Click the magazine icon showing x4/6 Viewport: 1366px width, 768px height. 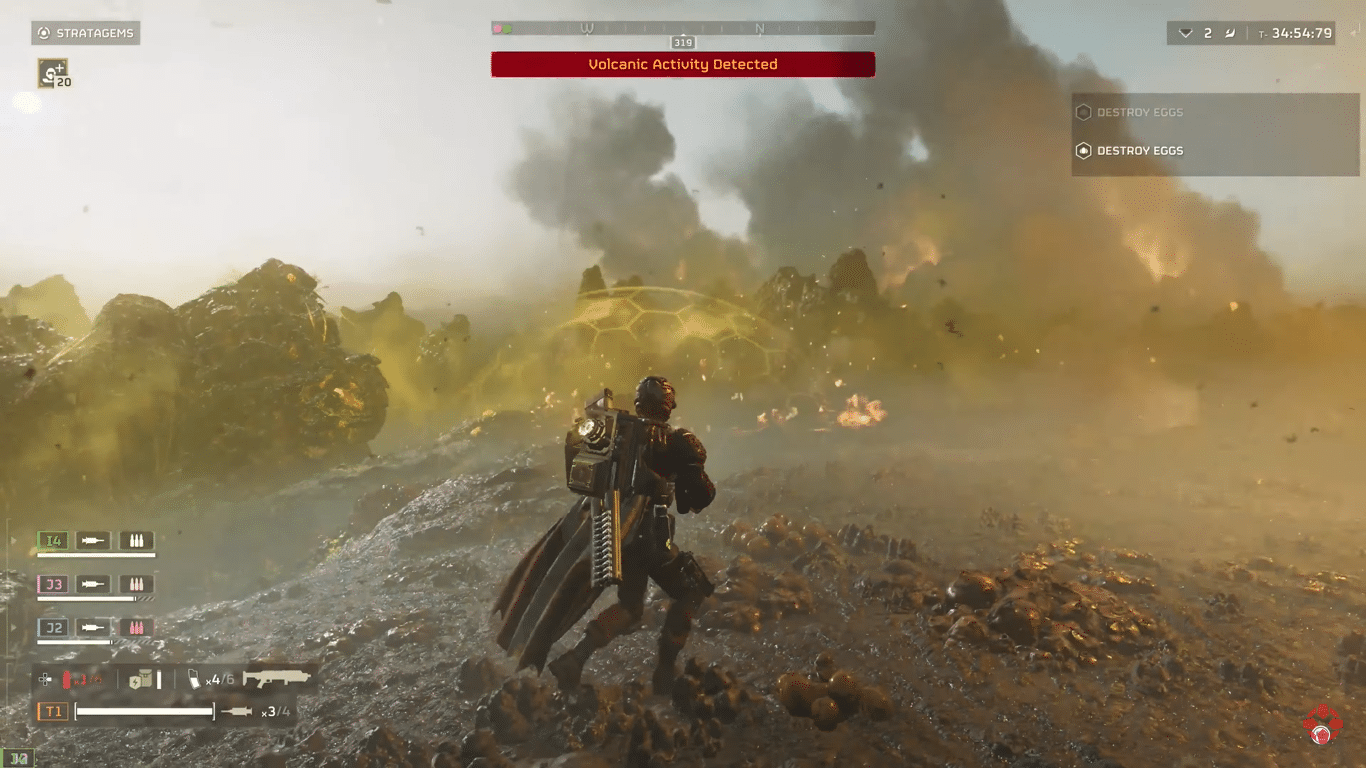(x=195, y=678)
